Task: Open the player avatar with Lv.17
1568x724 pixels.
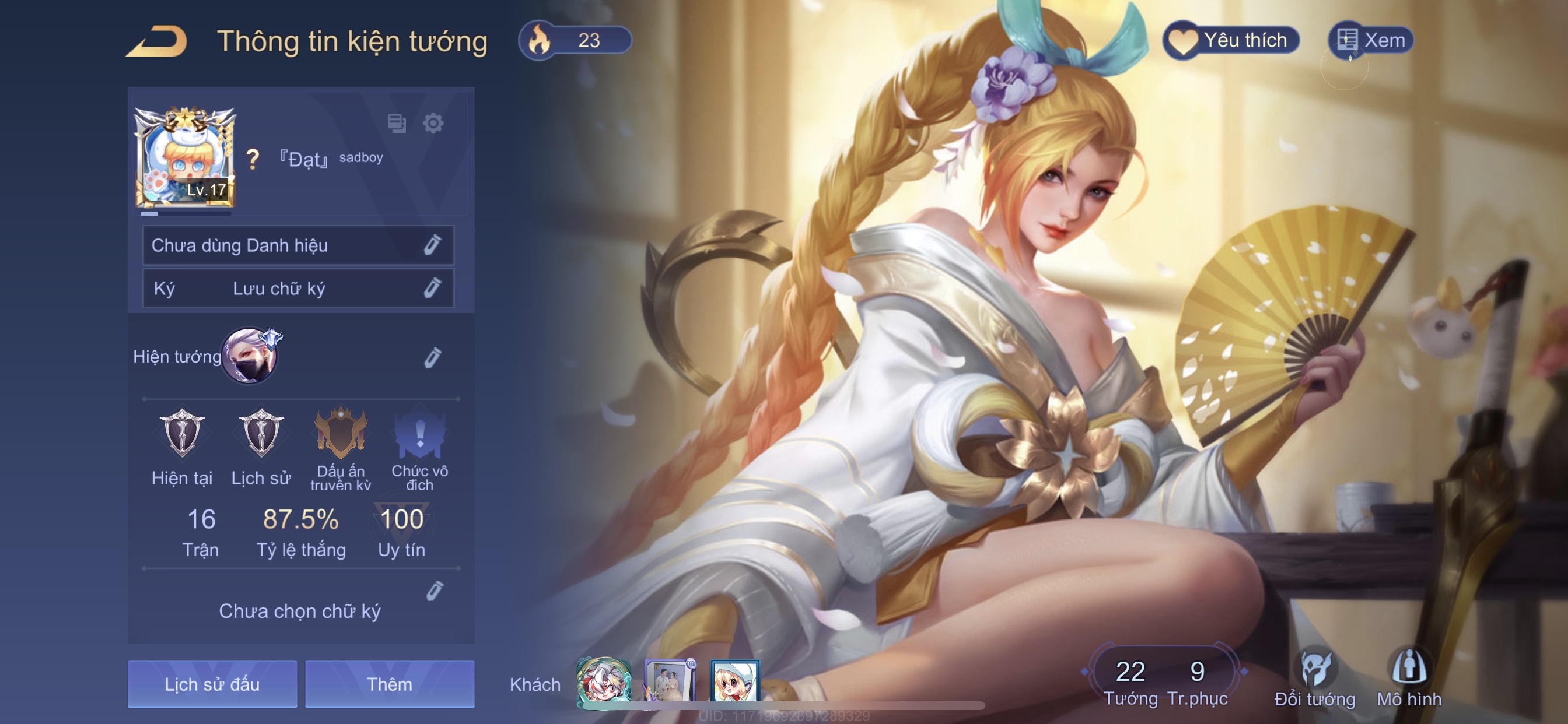Action: pyautogui.click(x=184, y=158)
